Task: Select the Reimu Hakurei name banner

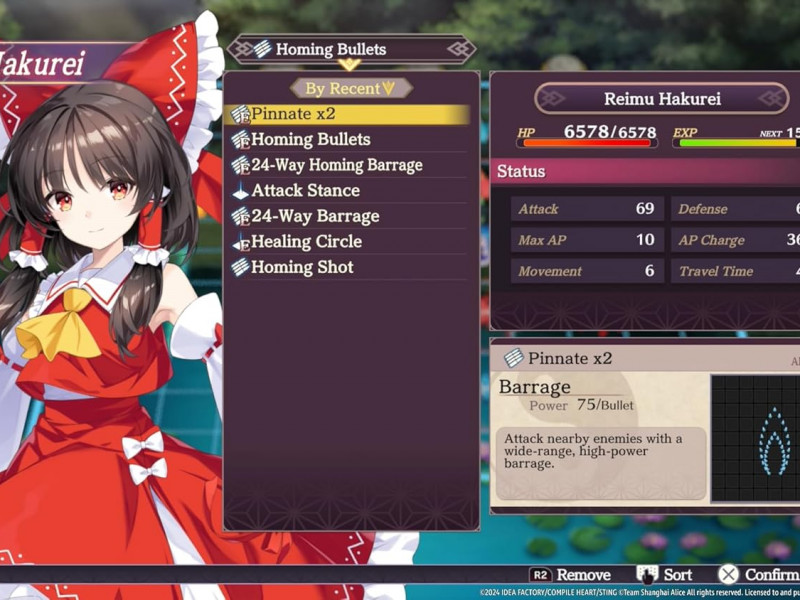Action: 662,98
